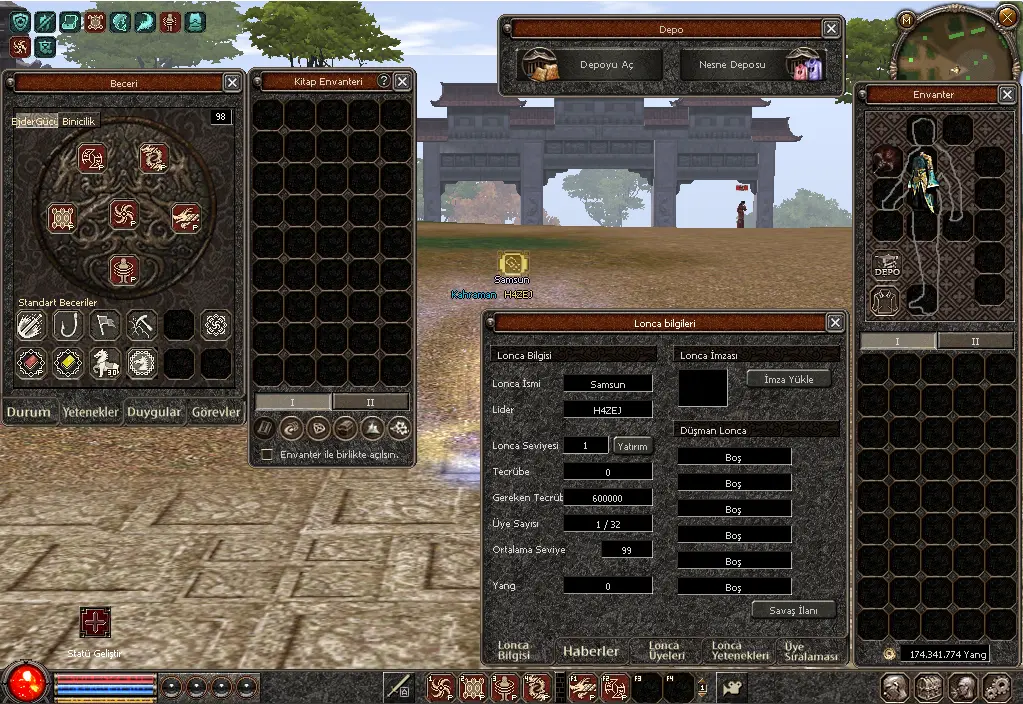Click the Yatırım button

(632, 446)
